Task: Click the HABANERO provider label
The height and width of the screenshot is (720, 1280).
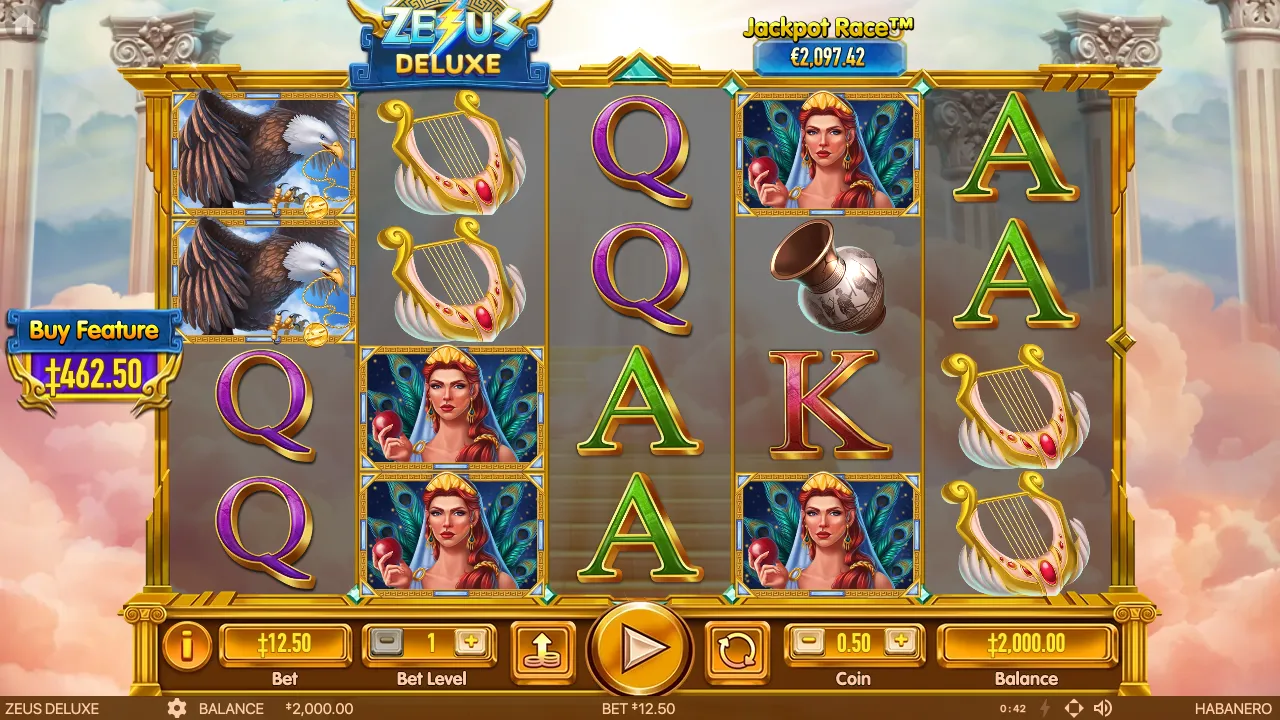Action: 1233,708
